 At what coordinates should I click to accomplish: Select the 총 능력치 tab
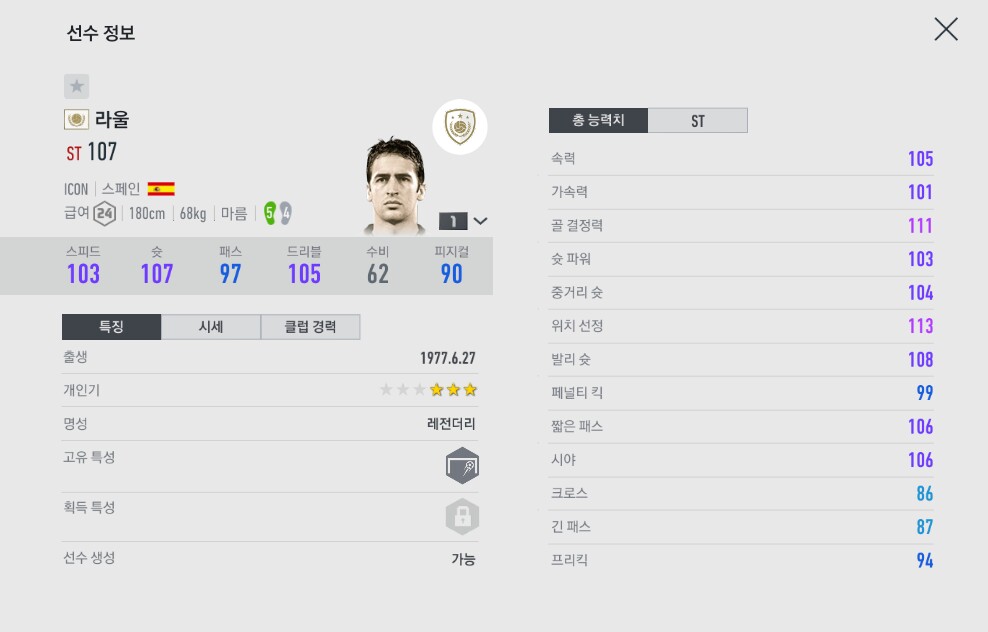pyautogui.click(x=598, y=121)
